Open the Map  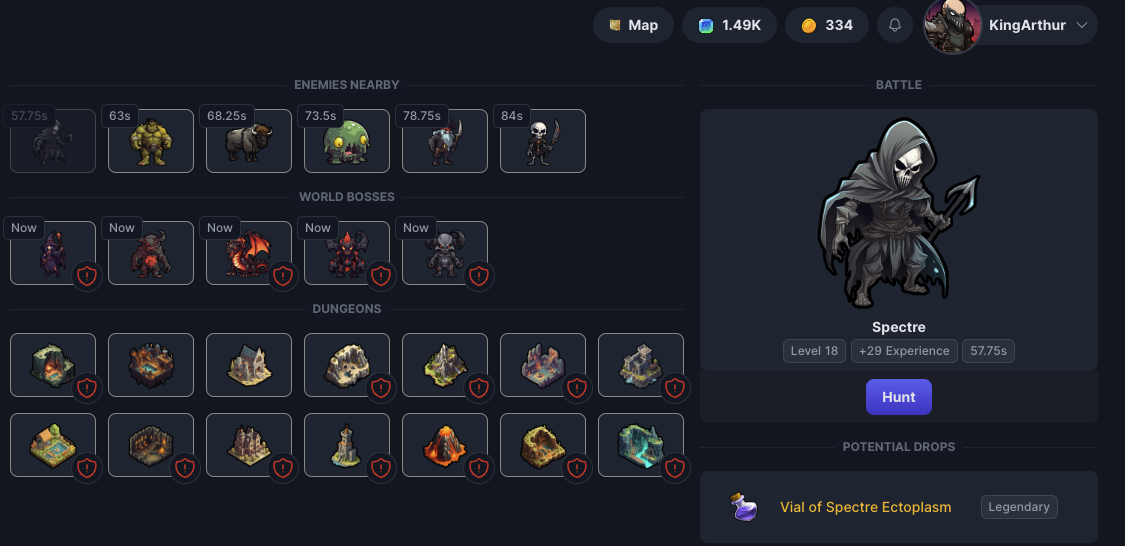633,25
